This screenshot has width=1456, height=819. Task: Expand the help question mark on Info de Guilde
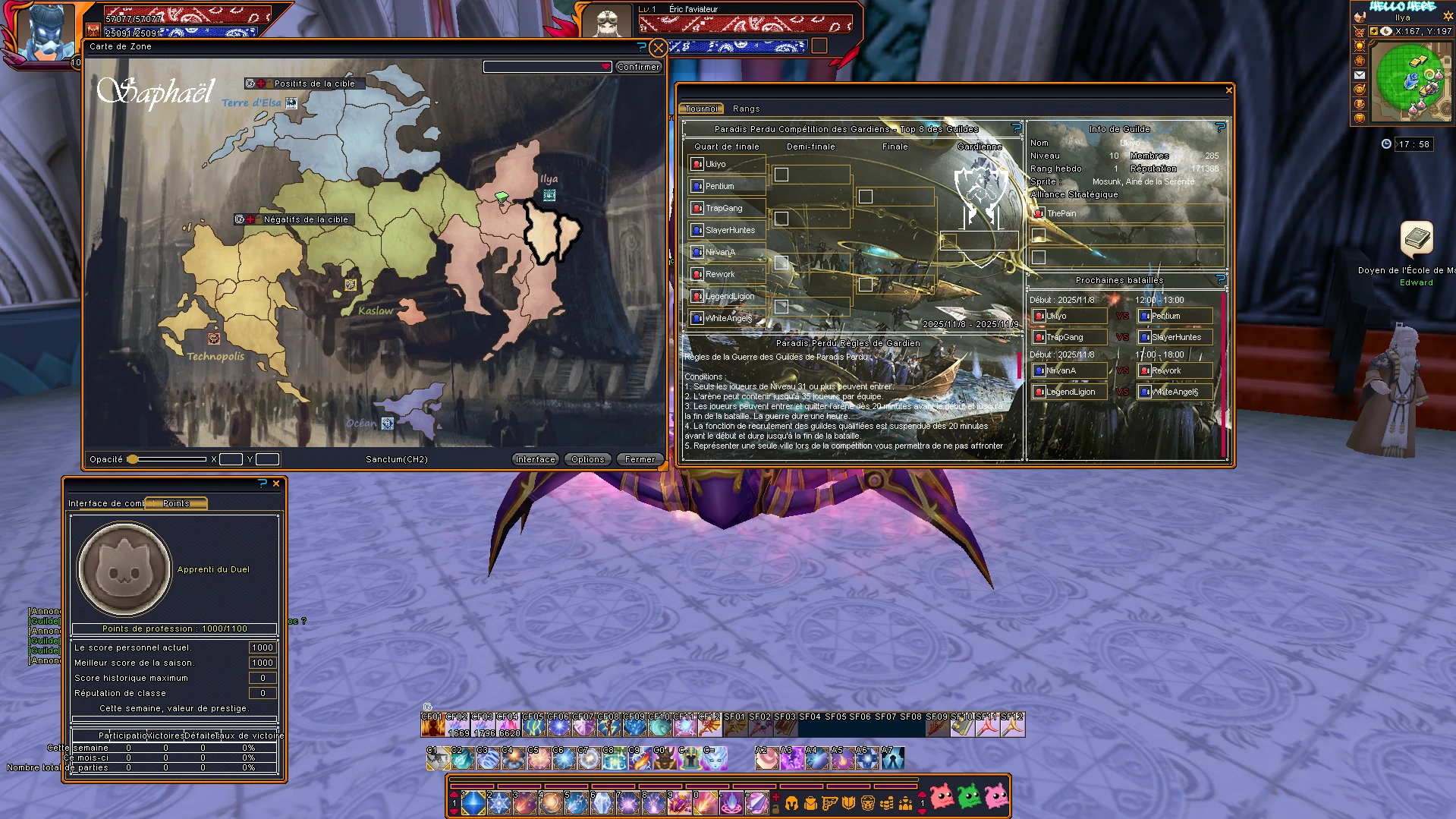click(1219, 128)
